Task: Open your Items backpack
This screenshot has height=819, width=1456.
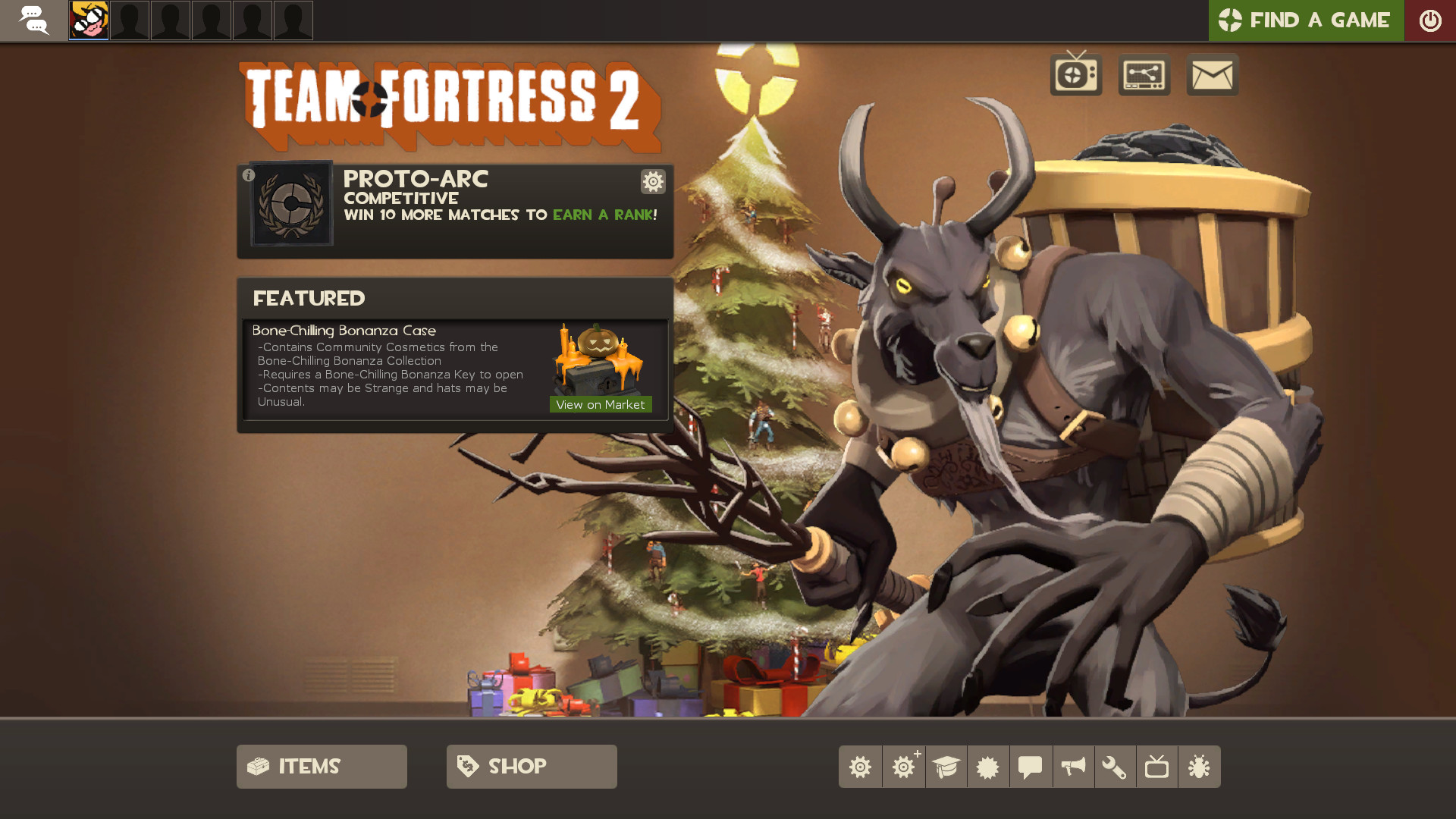Action: tap(321, 766)
